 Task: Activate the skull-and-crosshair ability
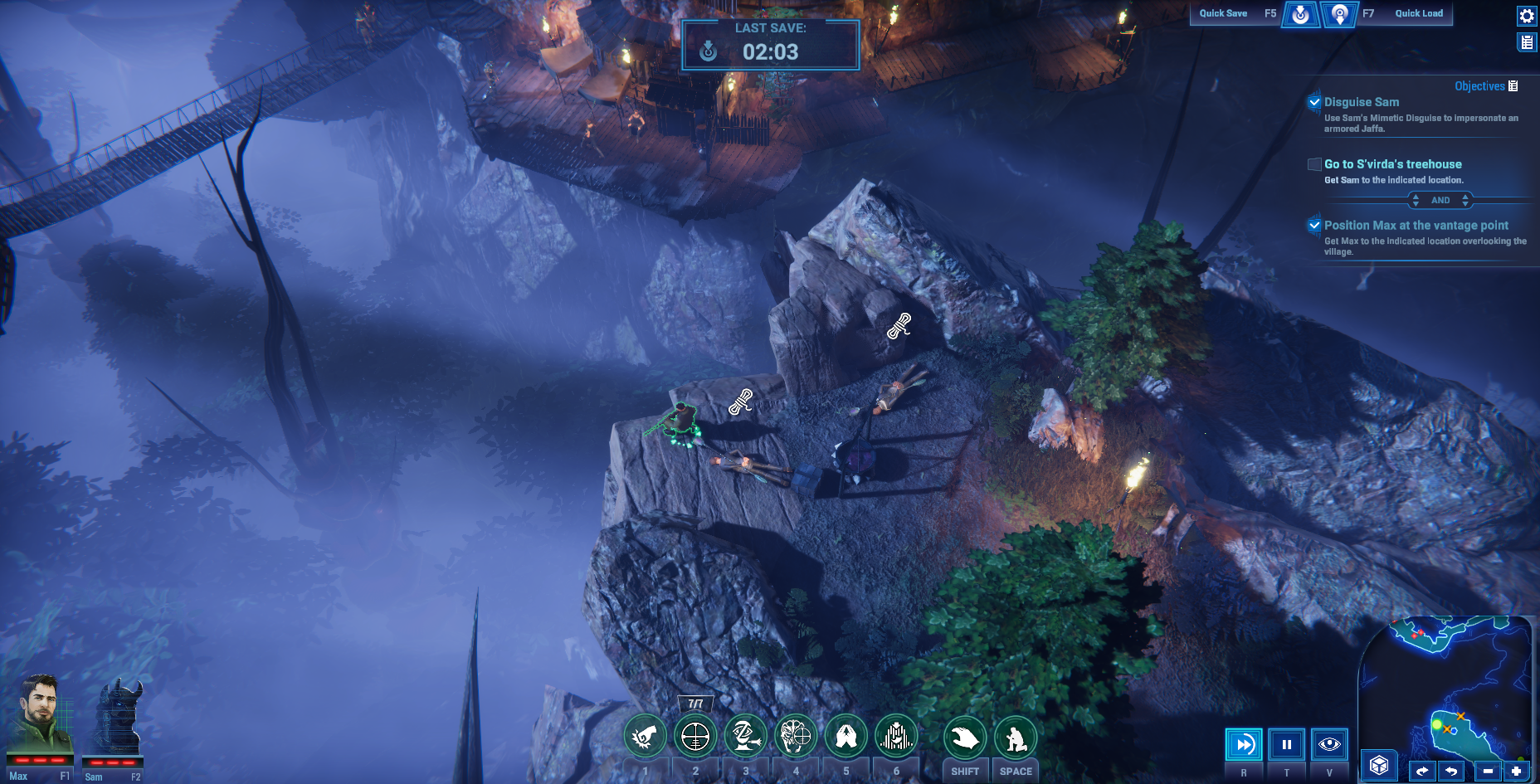(796, 736)
